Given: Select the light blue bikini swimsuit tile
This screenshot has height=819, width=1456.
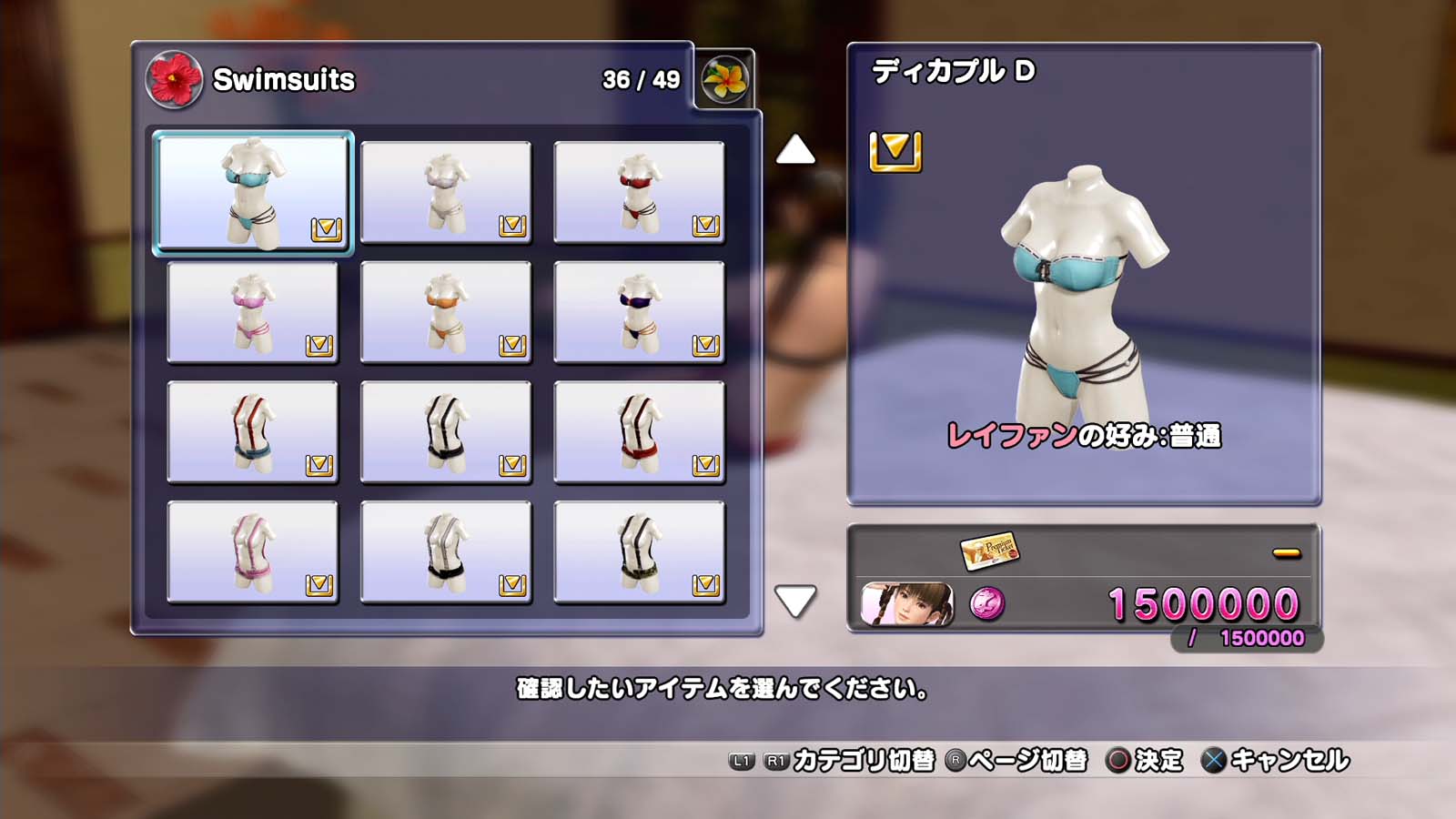Looking at the screenshot, I should click(x=253, y=193).
